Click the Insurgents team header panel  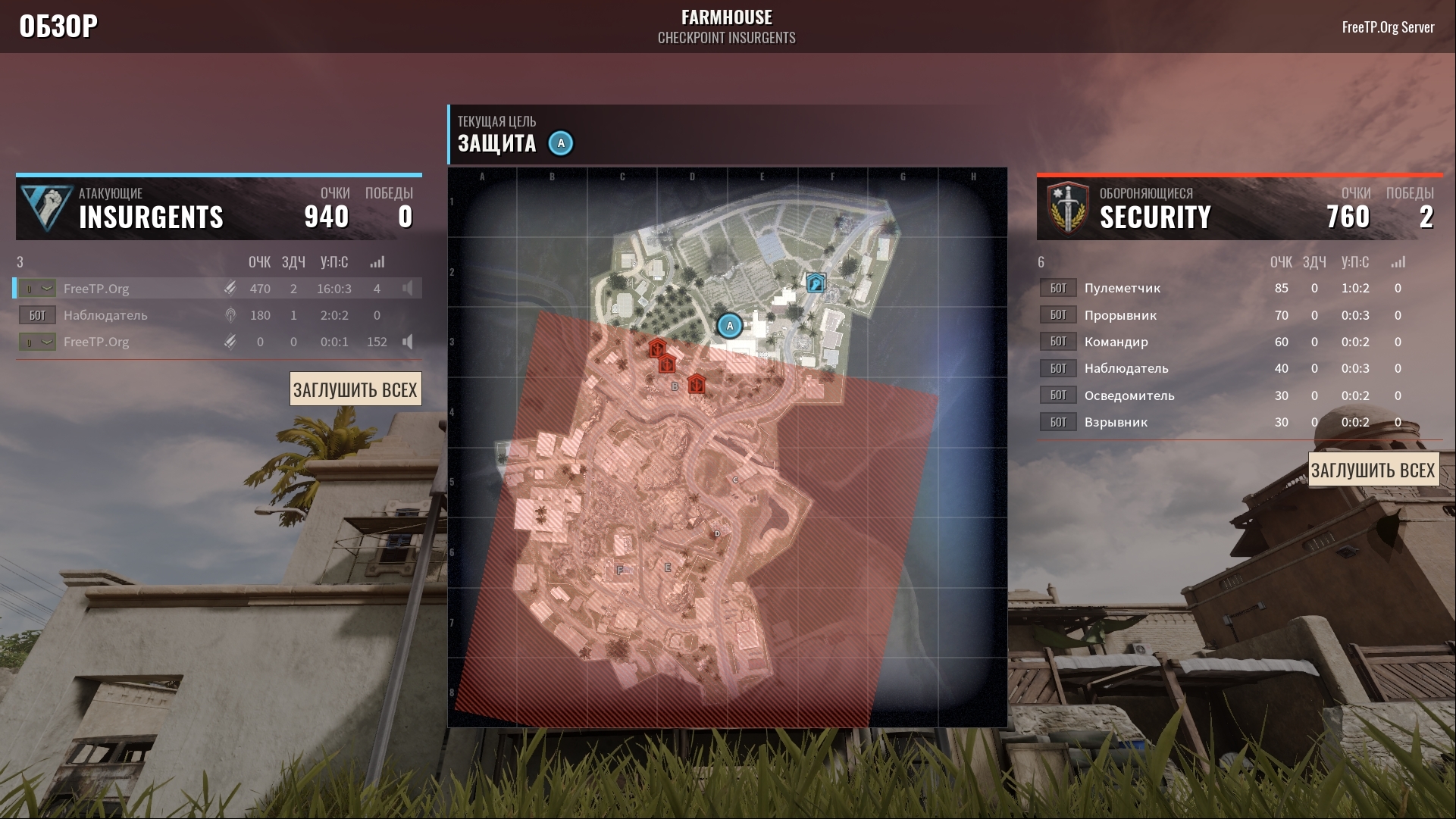tap(218, 208)
